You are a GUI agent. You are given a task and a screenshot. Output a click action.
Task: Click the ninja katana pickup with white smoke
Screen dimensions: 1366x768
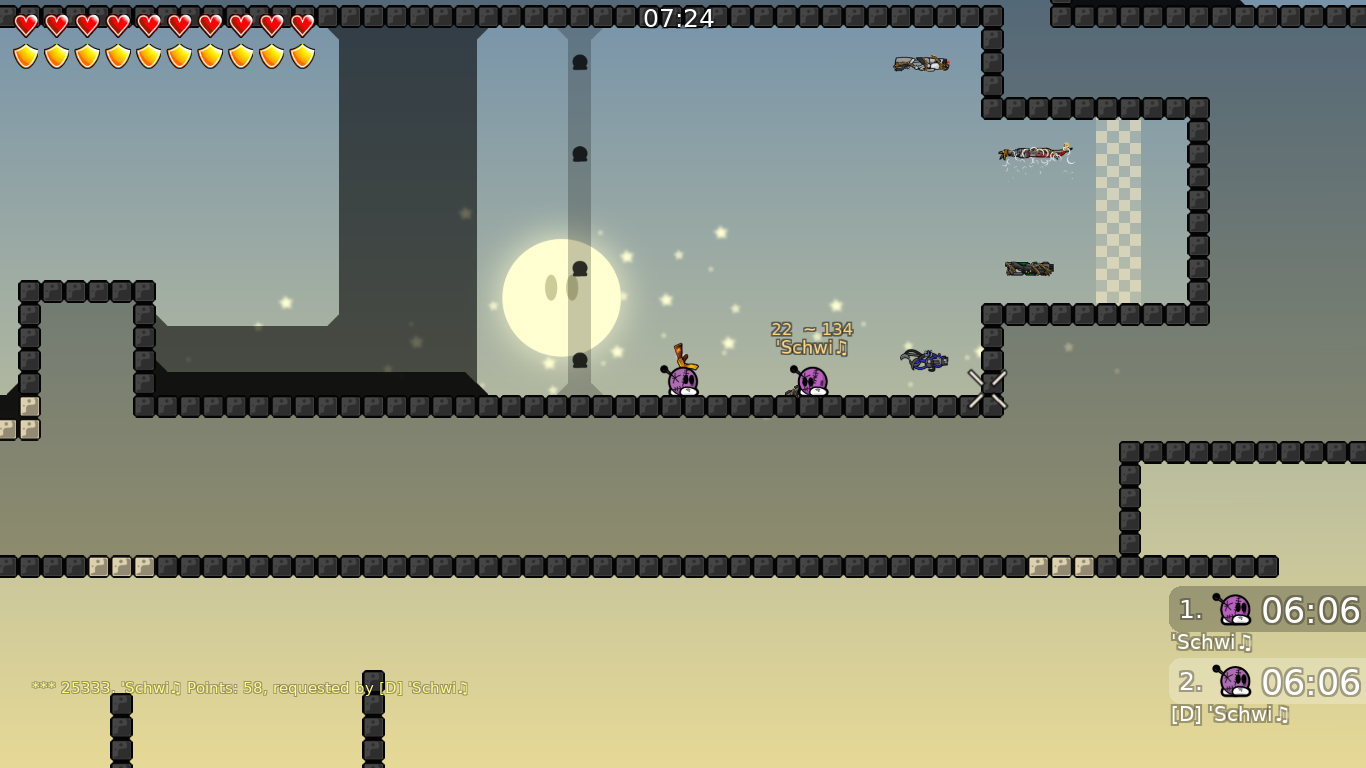pos(1035,153)
